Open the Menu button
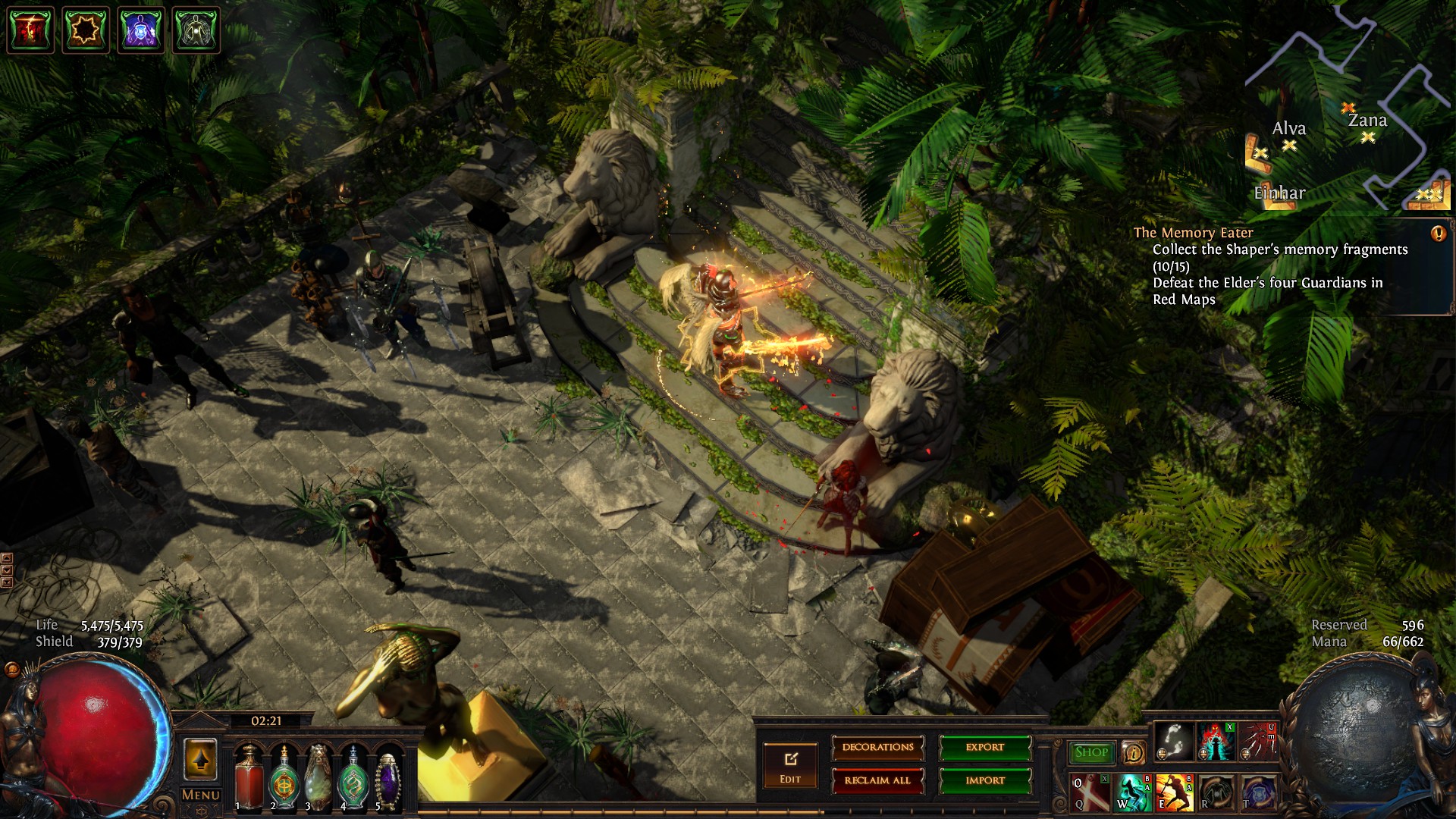 coord(200,795)
